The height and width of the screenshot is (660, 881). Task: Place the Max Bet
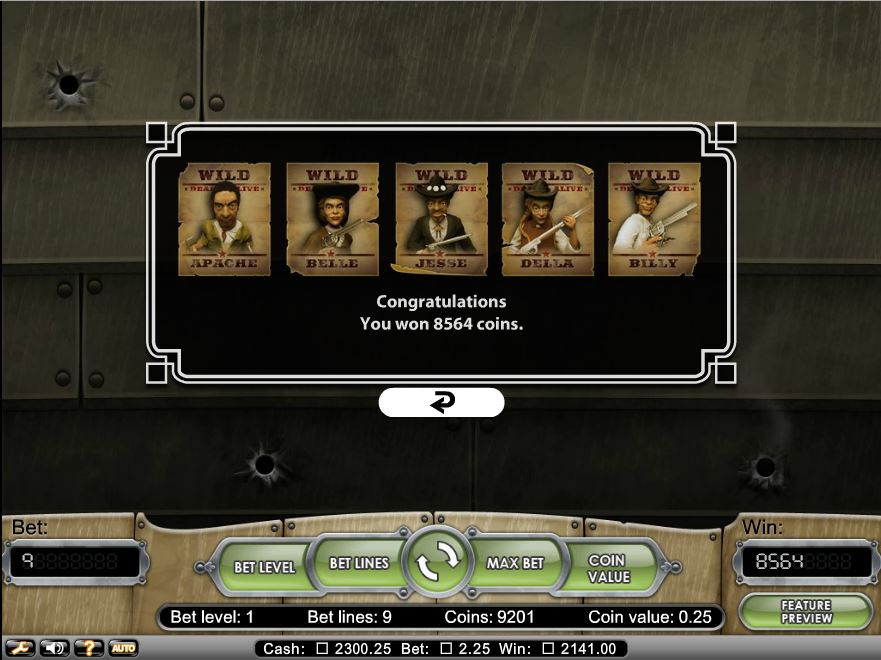pos(515,564)
